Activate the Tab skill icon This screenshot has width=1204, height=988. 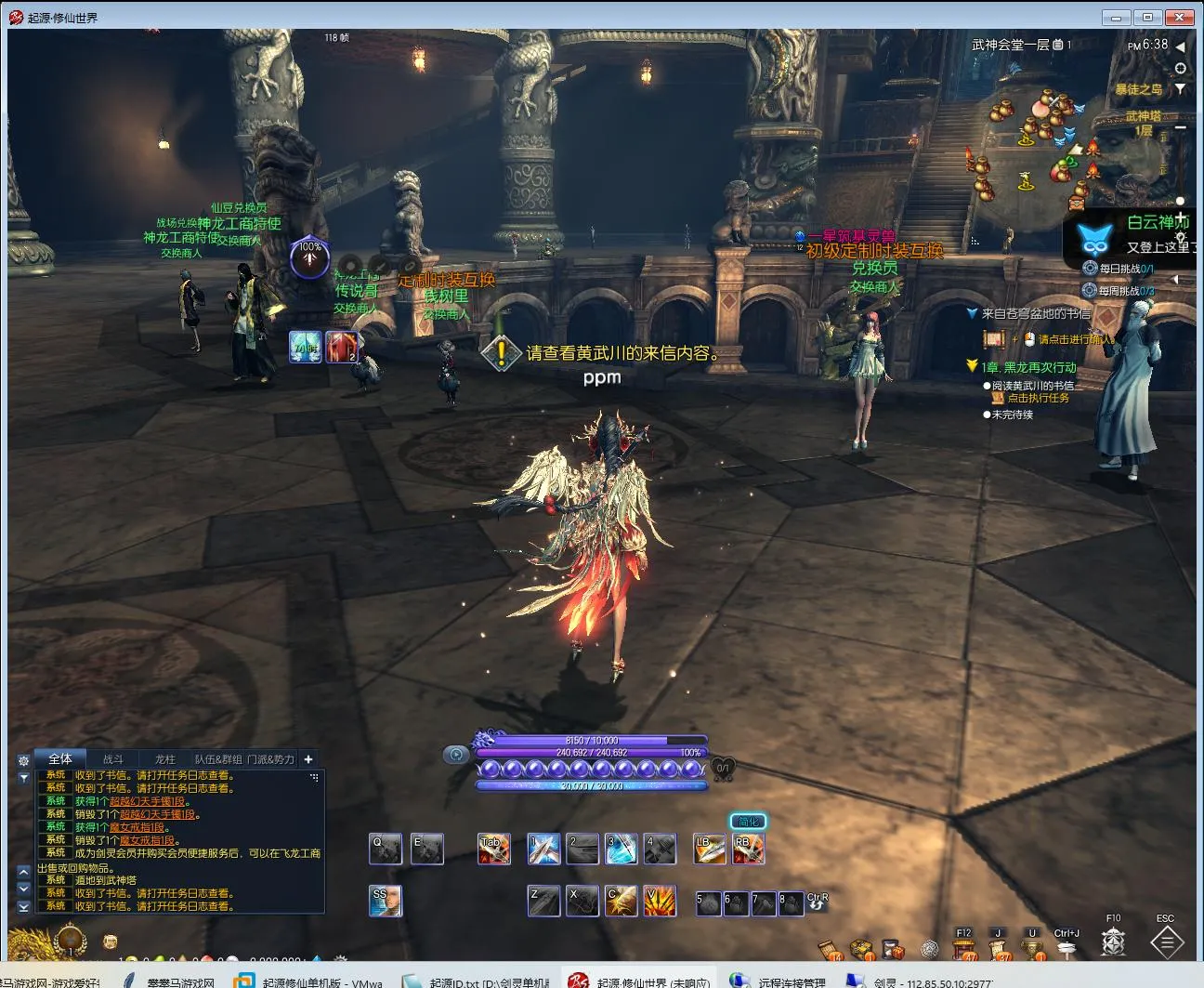pos(493,849)
